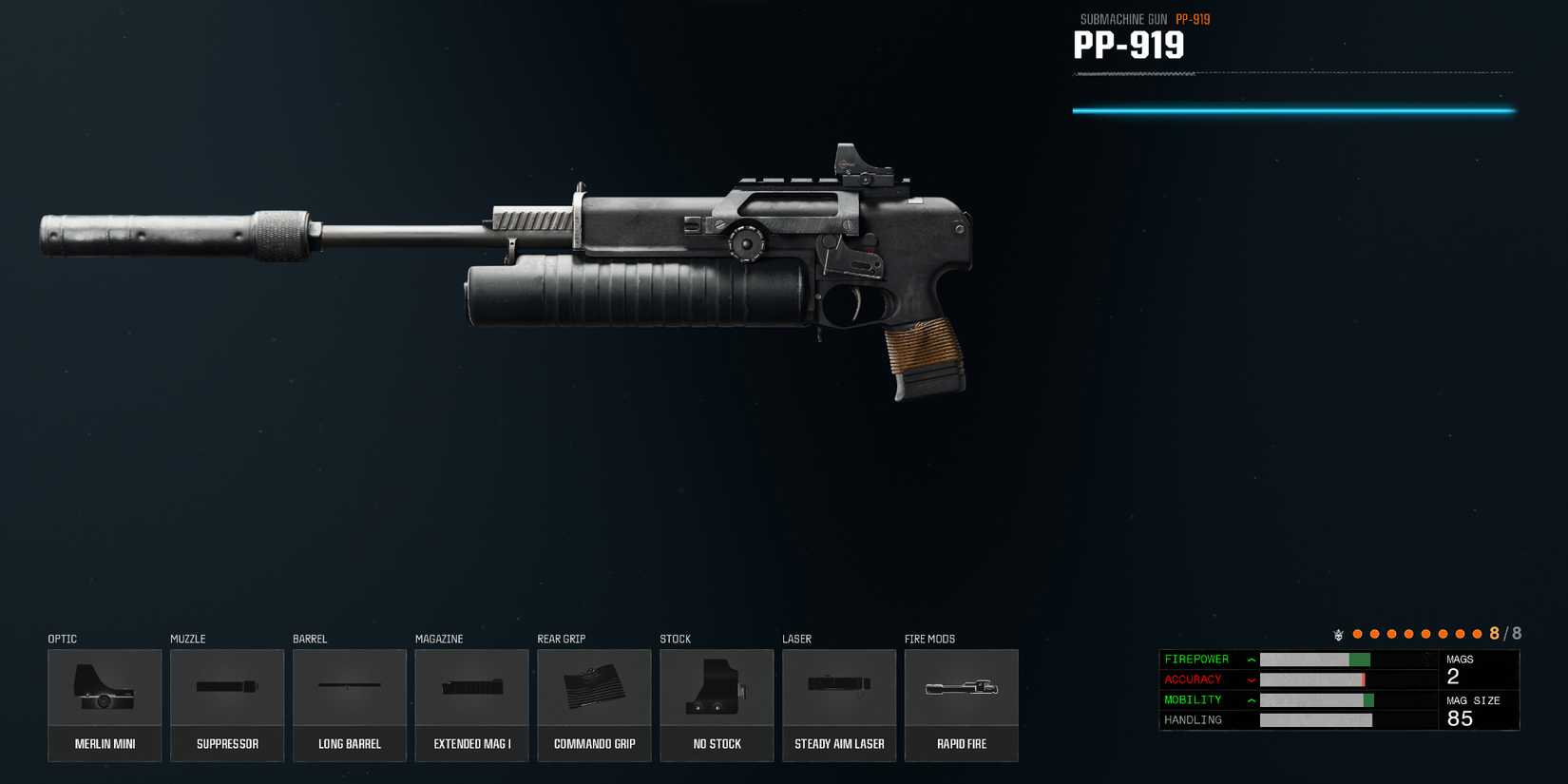Click the skull icon beside attachment dots

coord(1338,632)
